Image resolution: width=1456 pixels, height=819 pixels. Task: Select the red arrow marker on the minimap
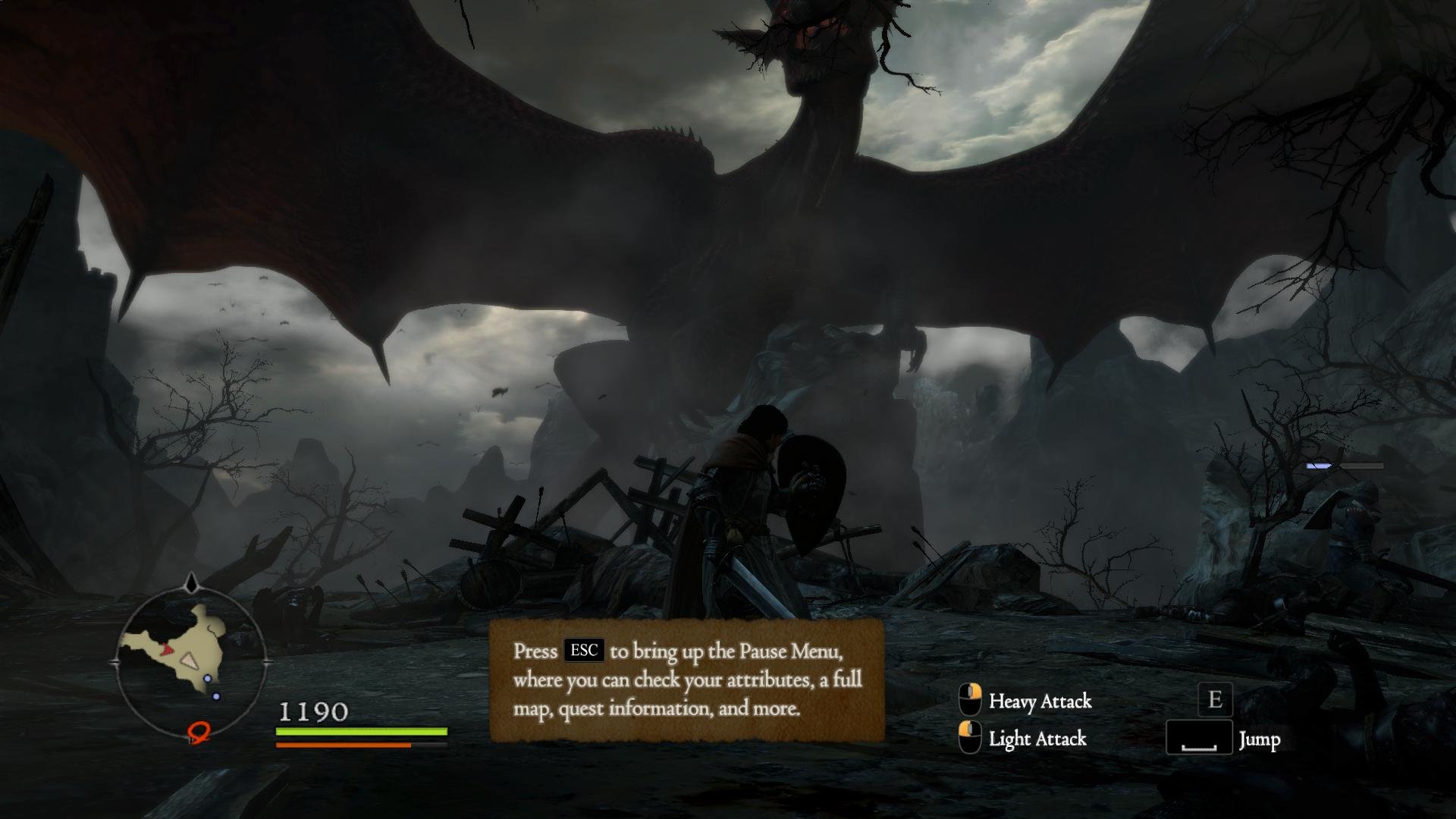point(167,650)
